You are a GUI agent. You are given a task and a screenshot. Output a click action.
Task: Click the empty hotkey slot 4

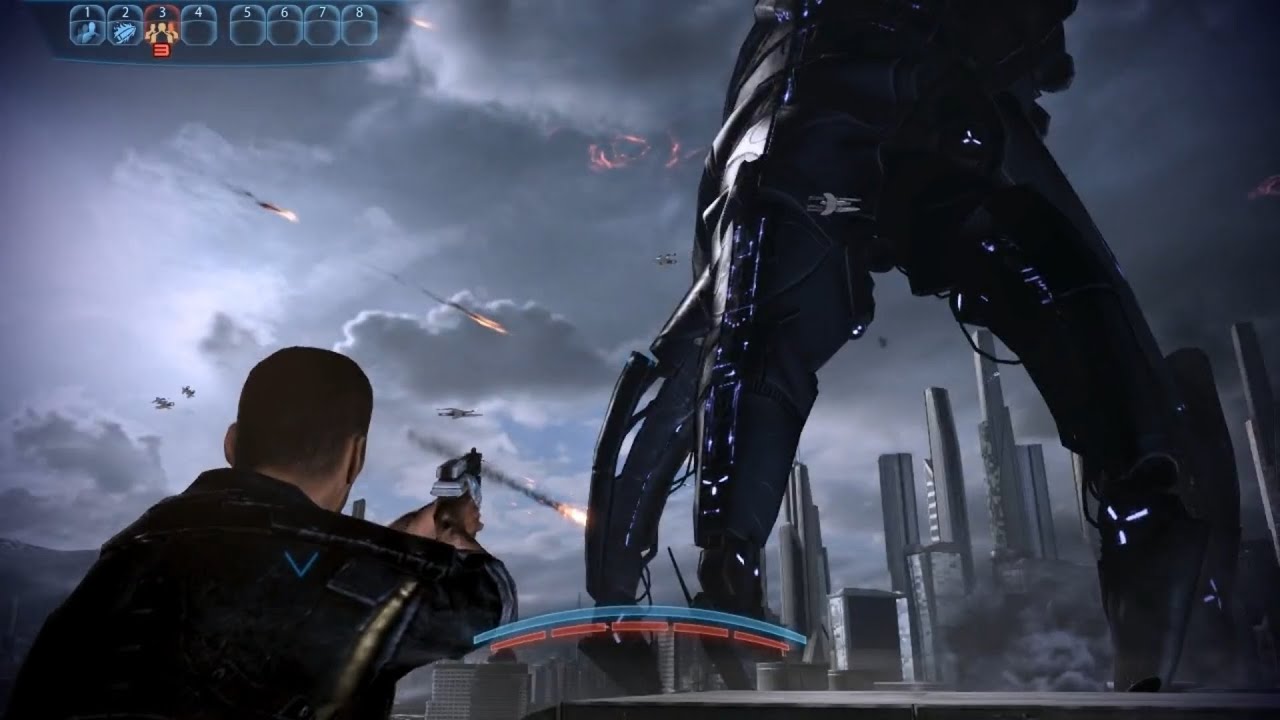(x=198, y=28)
